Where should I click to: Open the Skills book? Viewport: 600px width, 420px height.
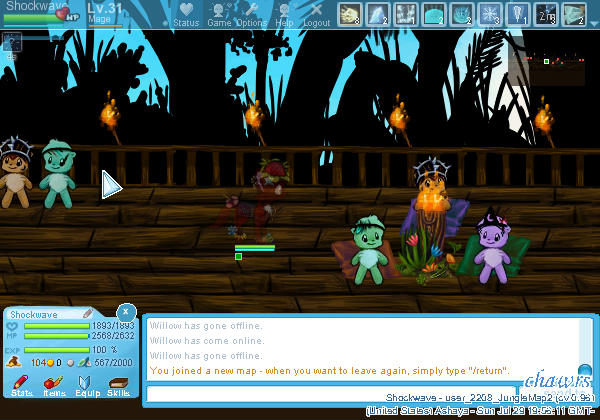(118, 384)
